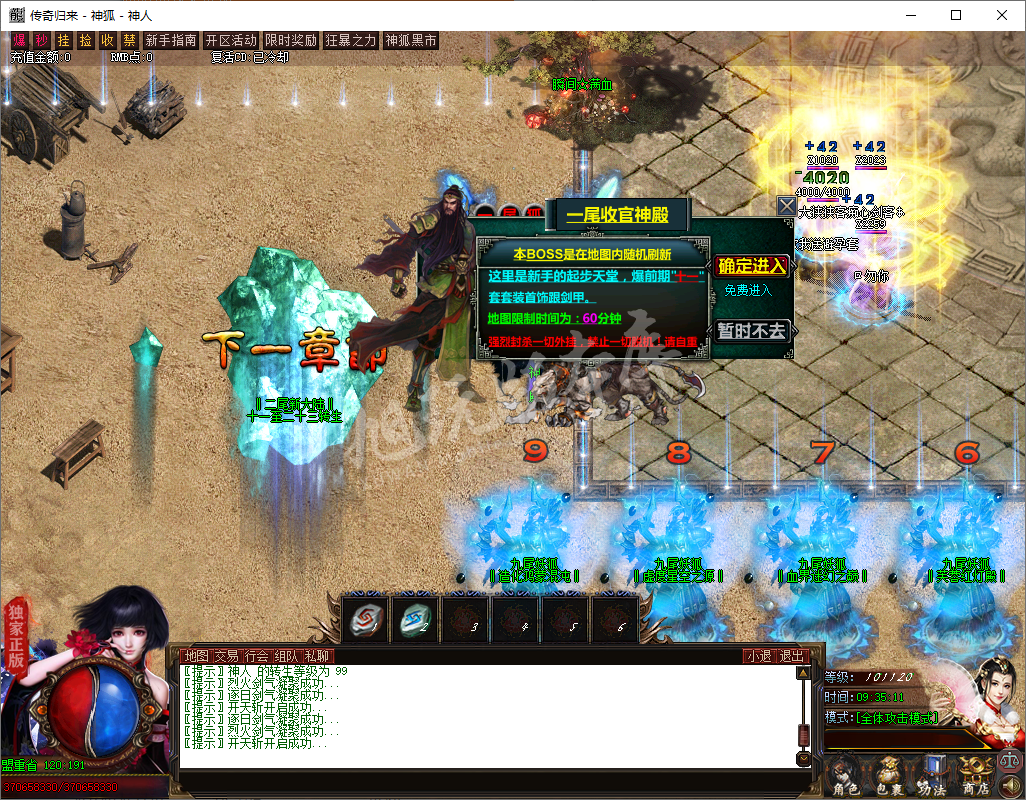Switch to the 私聊 private chat tab
Screen dimensions: 1026x800
coord(317,656)
